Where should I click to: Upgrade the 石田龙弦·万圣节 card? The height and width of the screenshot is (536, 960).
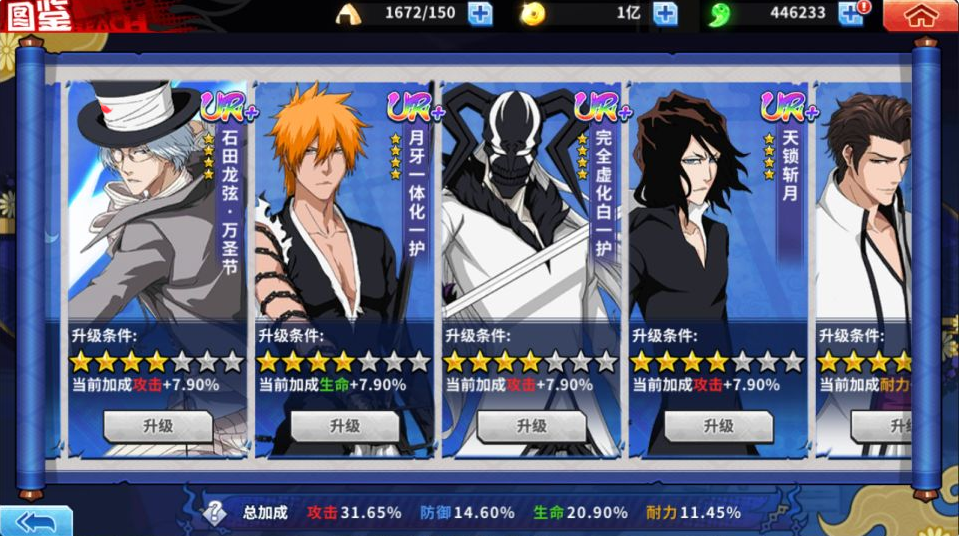pyautogui.click(x=158, y=426)
